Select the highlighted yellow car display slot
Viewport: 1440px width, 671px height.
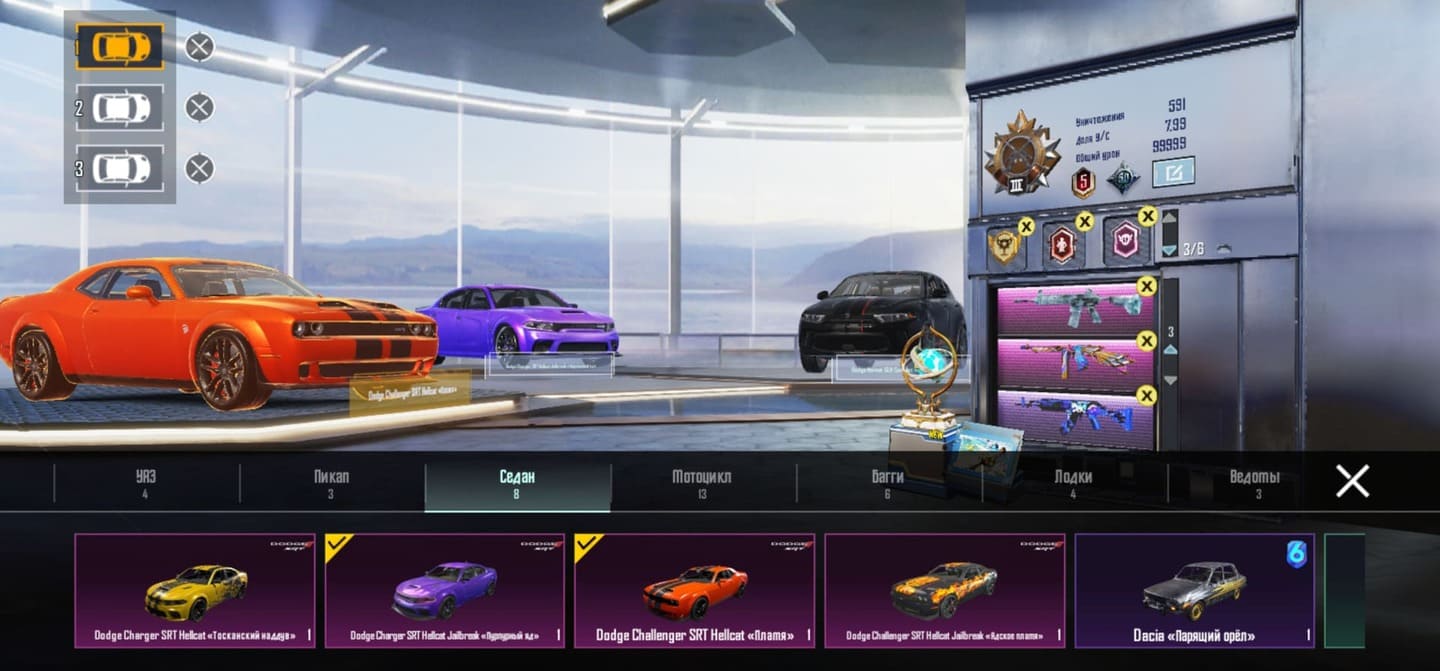point(120,47)
